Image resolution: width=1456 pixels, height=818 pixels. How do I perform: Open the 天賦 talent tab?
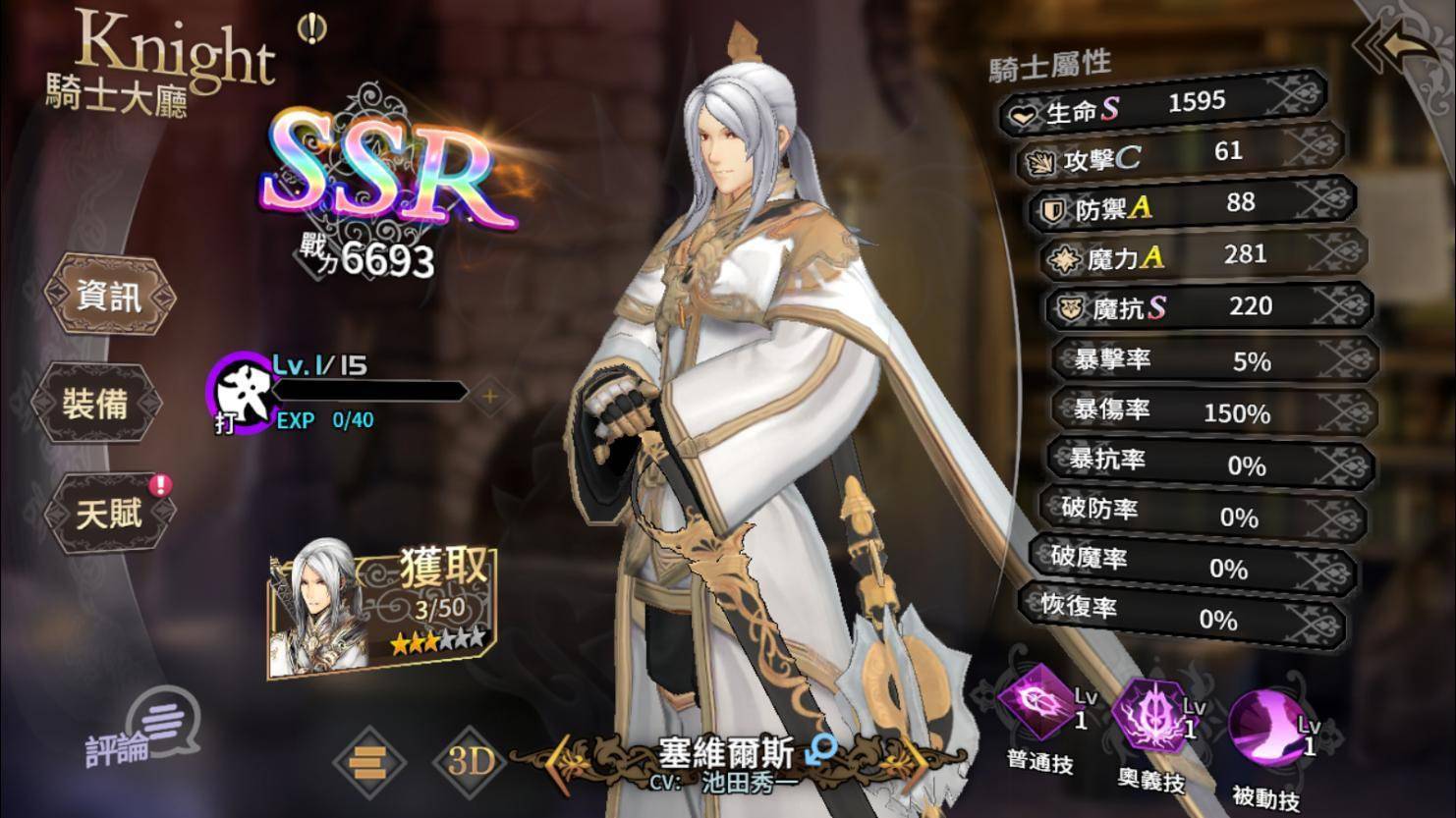coord(108,512)
